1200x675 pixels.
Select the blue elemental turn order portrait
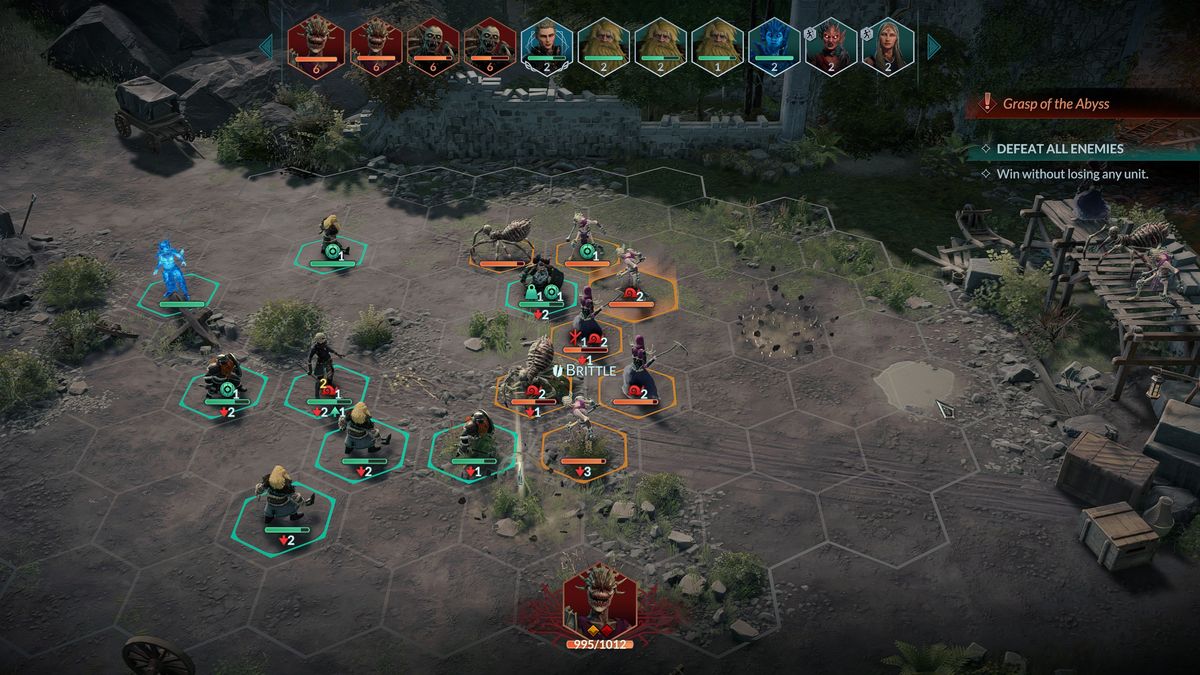774,45
